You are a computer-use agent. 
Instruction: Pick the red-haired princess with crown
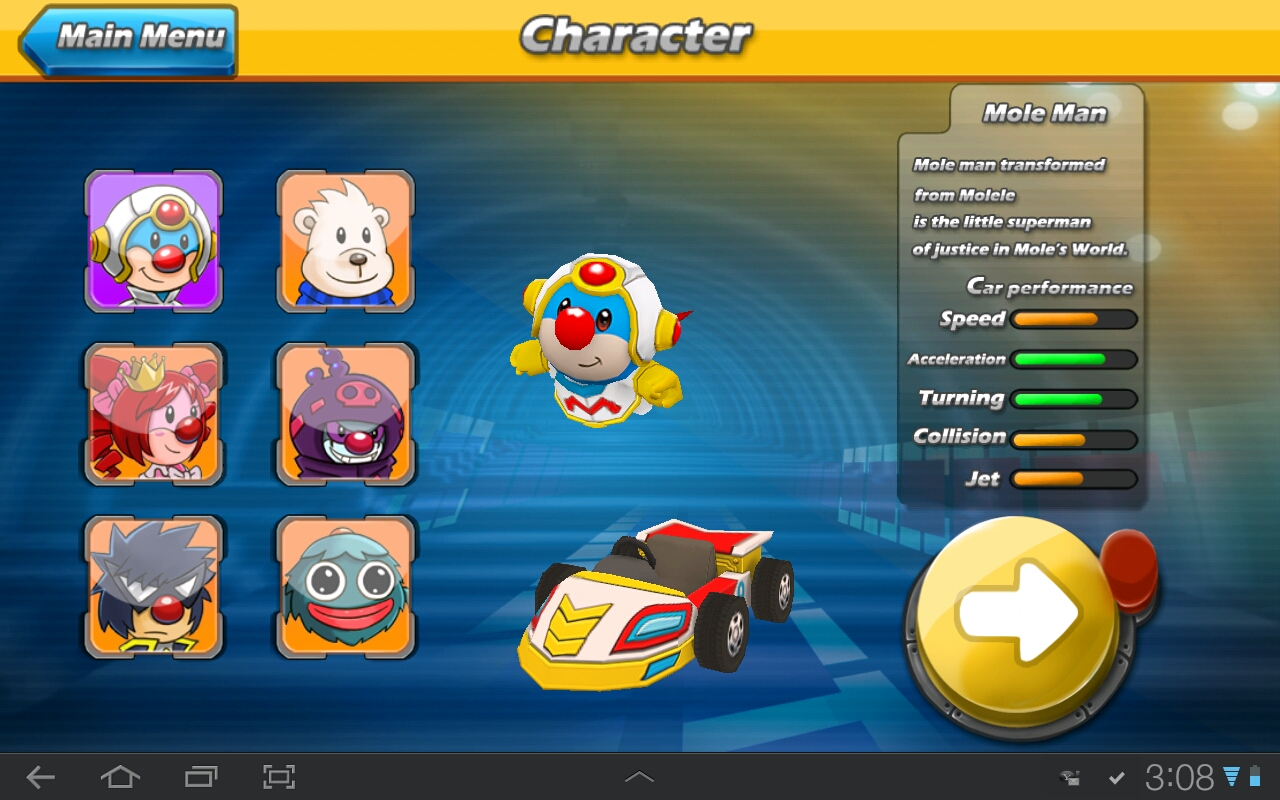pos(154,413)
